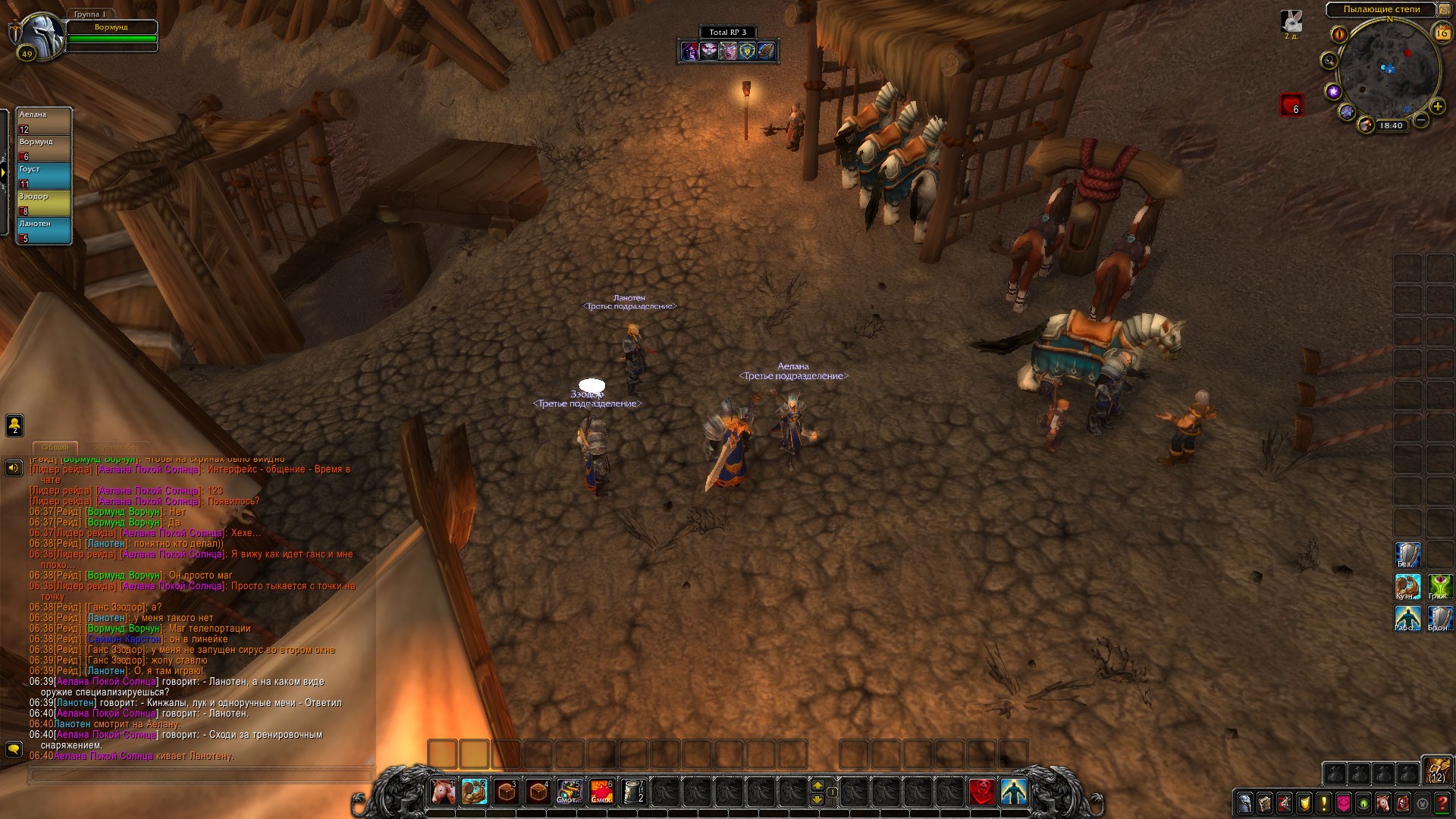Activate the red skull ability on action bar
The image size is (1456, 819).
pos(983,792)
